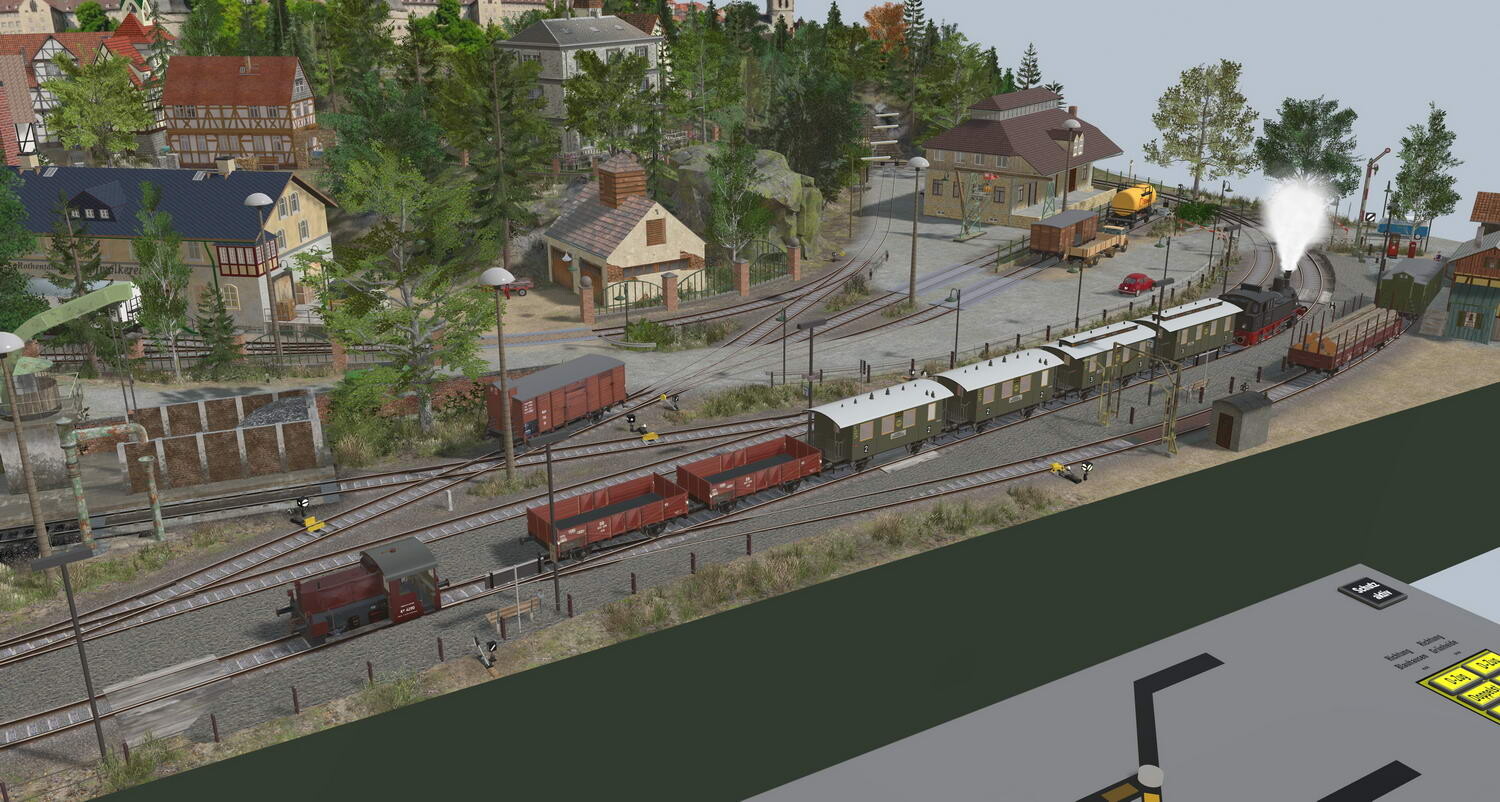Activate the yellow Doppel route button
1500x802 pixels.
pos(1481,693)
